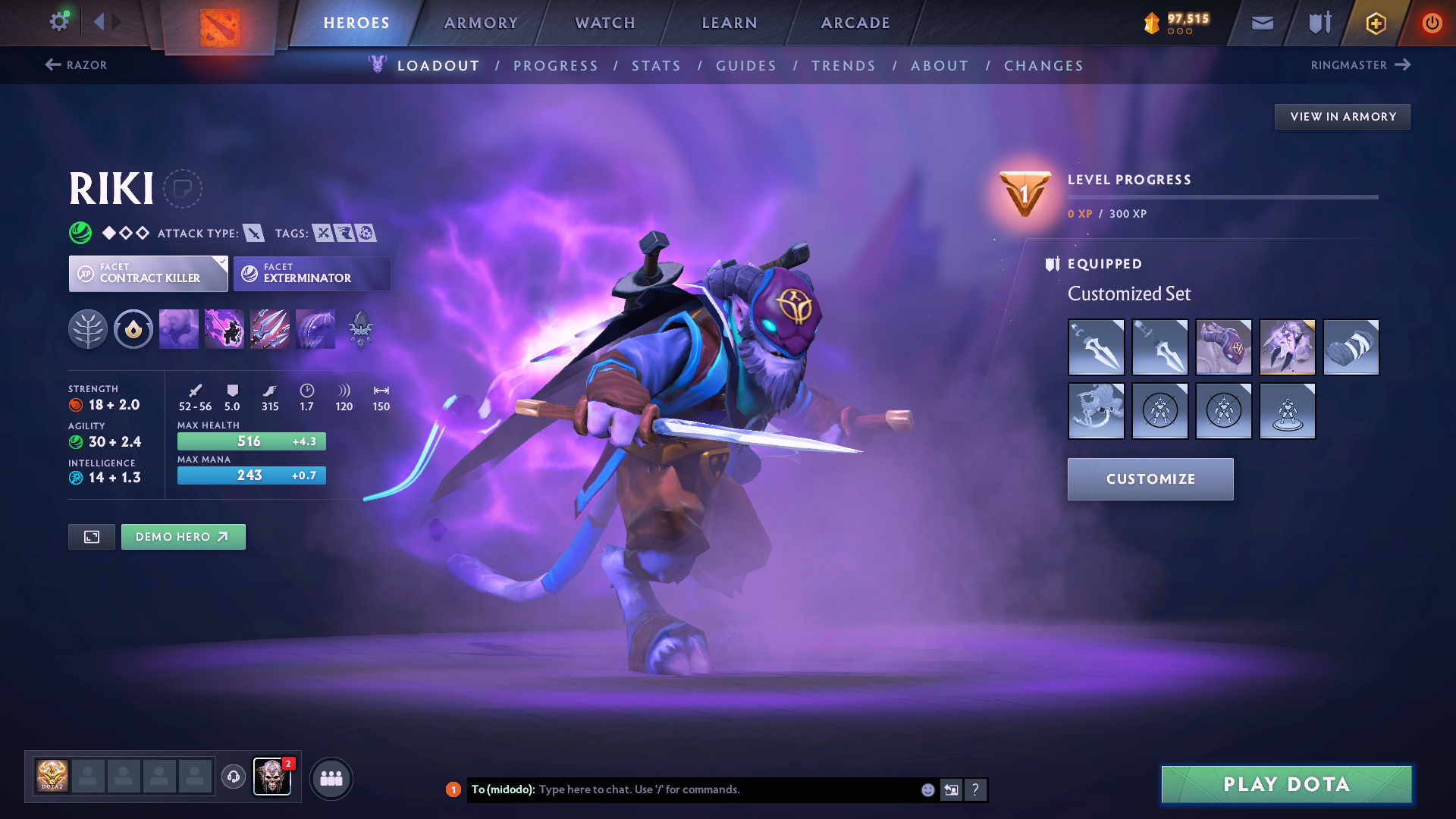Switch to the Armory tab

[481, 23]
